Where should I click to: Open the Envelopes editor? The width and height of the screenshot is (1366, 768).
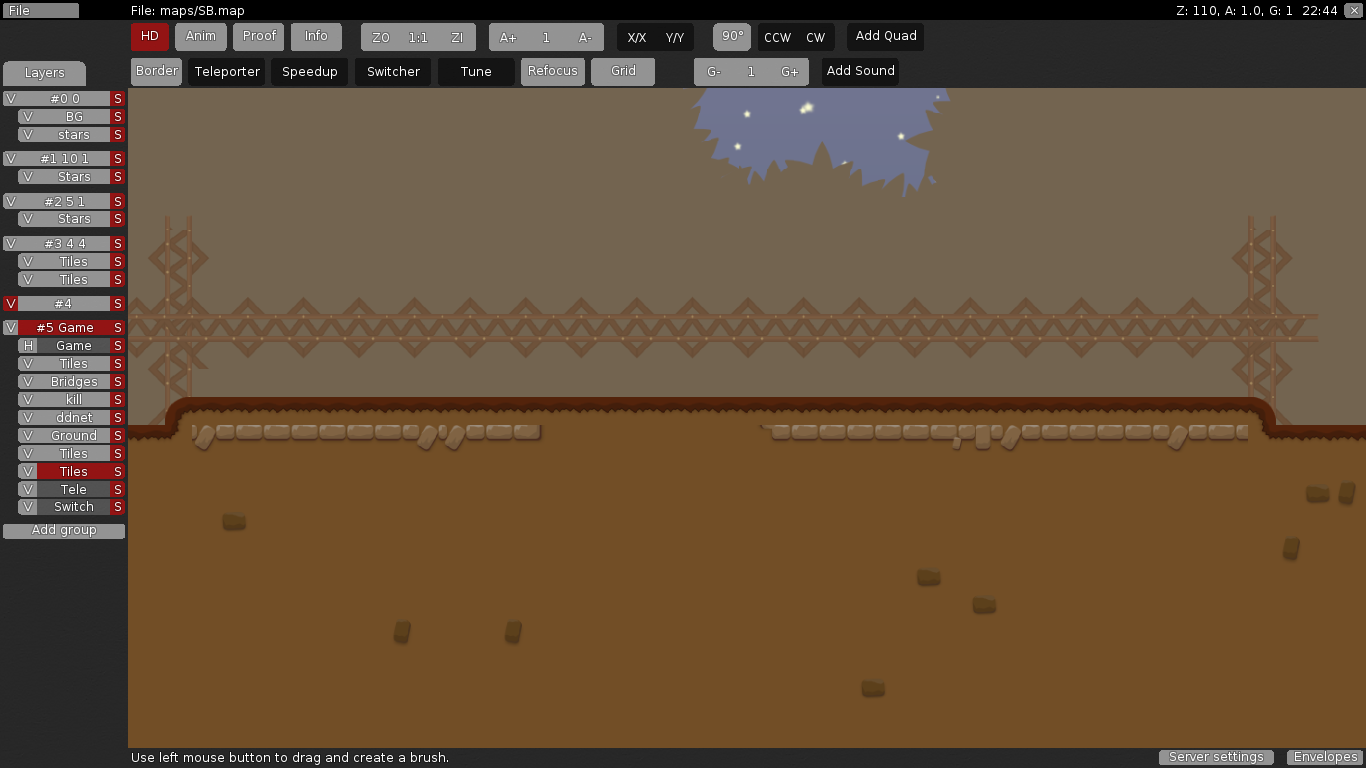click(1324, 757)
